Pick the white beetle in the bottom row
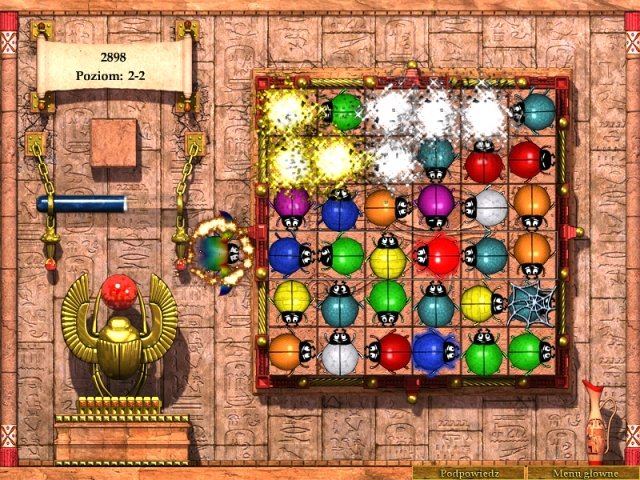The image size is (640, 480). click(338, 352)
